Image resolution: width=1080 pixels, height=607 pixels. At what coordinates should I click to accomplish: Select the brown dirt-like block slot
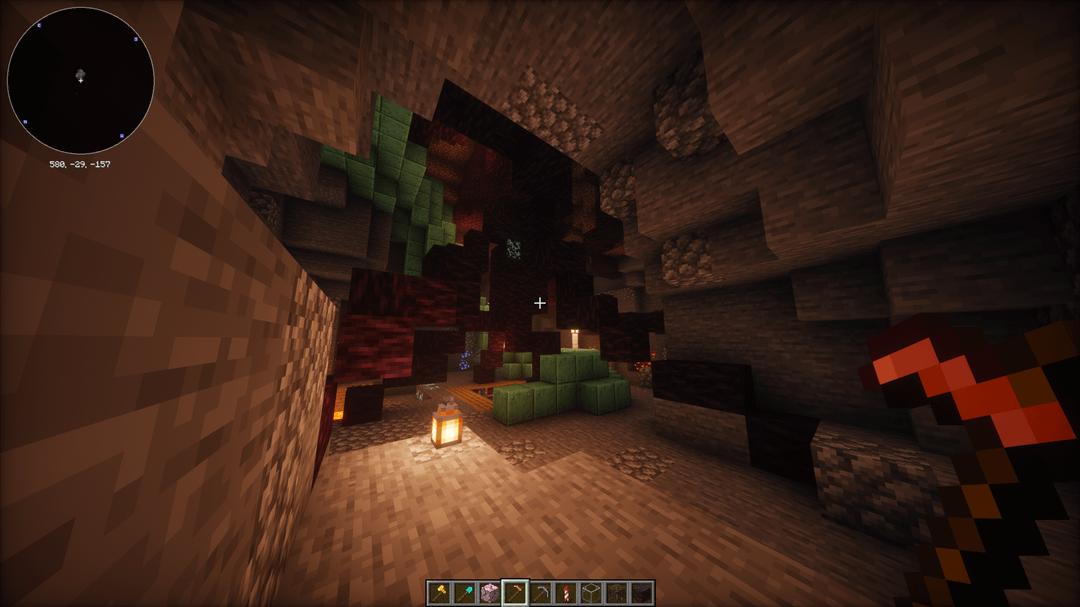tap(616, 592)
